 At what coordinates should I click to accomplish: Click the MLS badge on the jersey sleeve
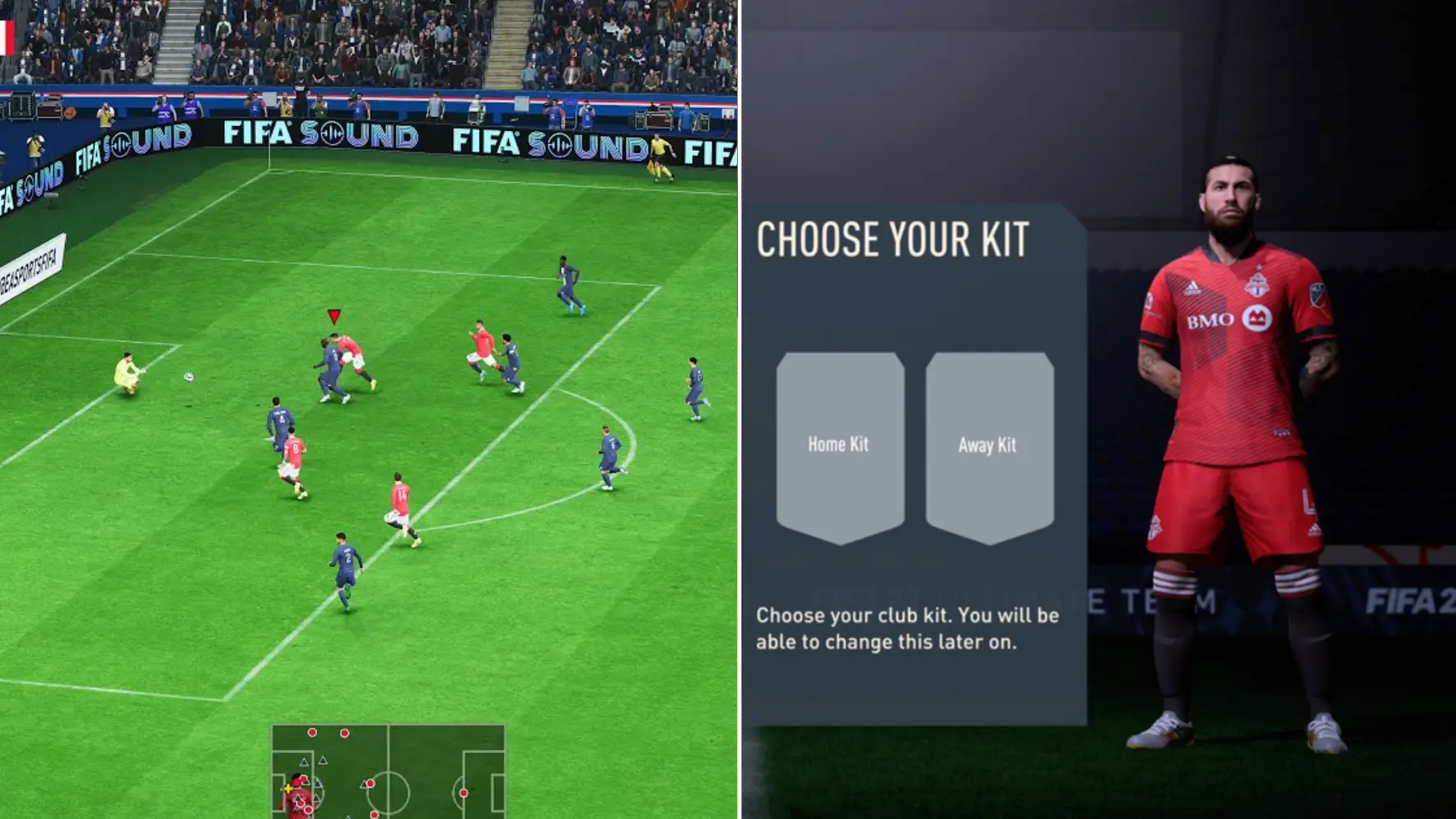pyautogui.click(x=1317, y=293)
